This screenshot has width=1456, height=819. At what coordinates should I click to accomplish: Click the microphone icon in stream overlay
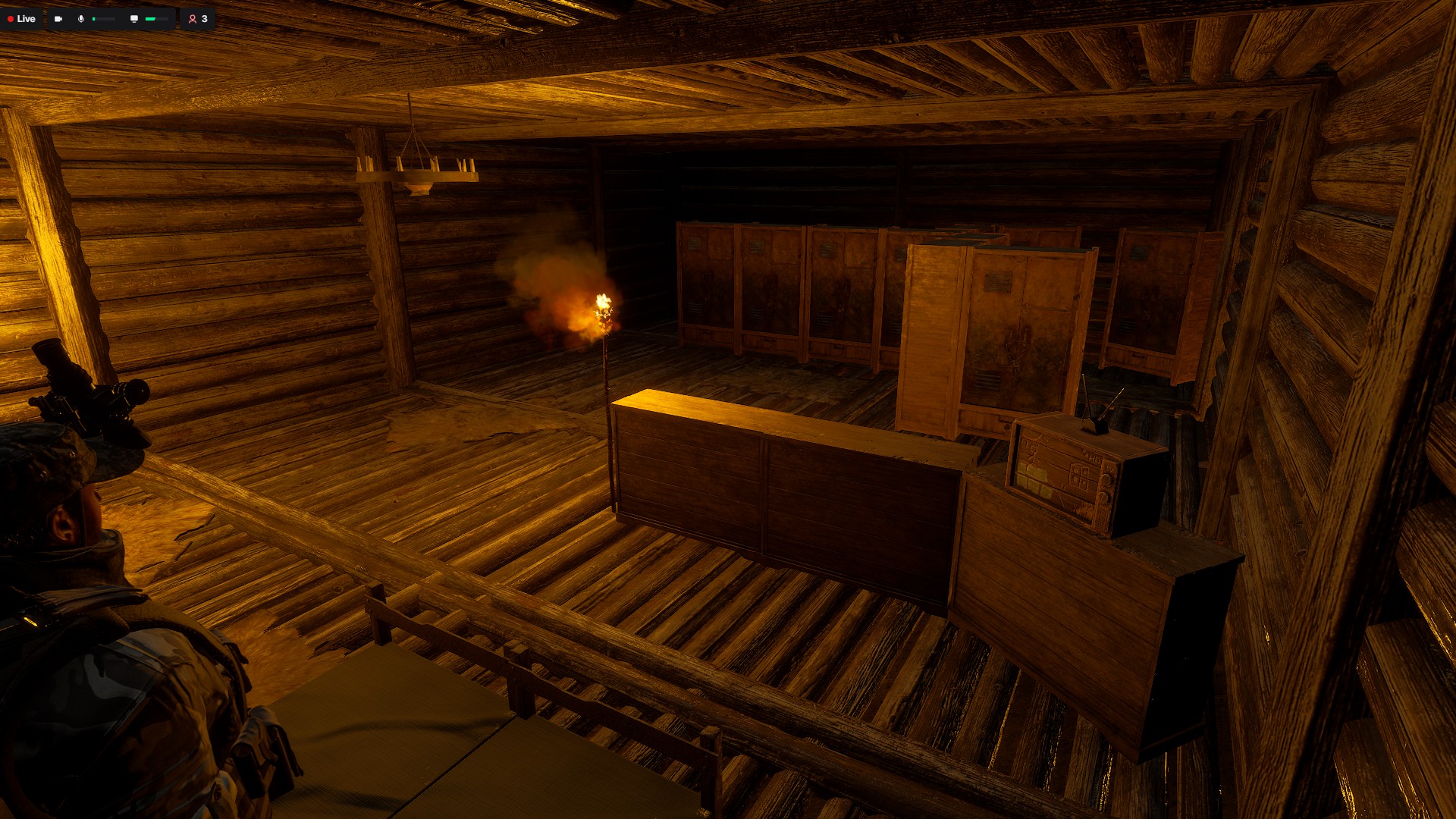point(81,19)
